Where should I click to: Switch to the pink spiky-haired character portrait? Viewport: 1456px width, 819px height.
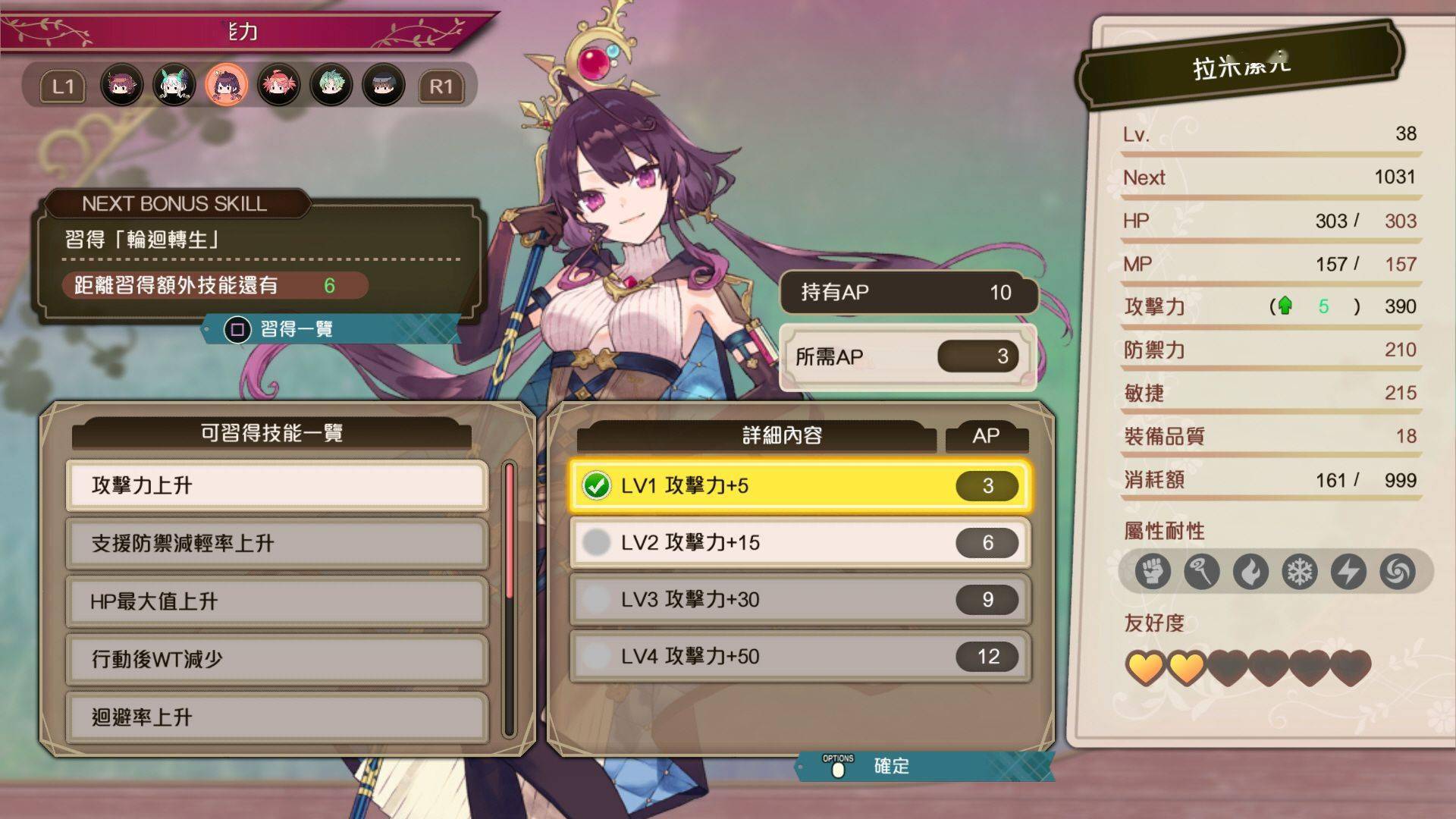click(278, 85)
